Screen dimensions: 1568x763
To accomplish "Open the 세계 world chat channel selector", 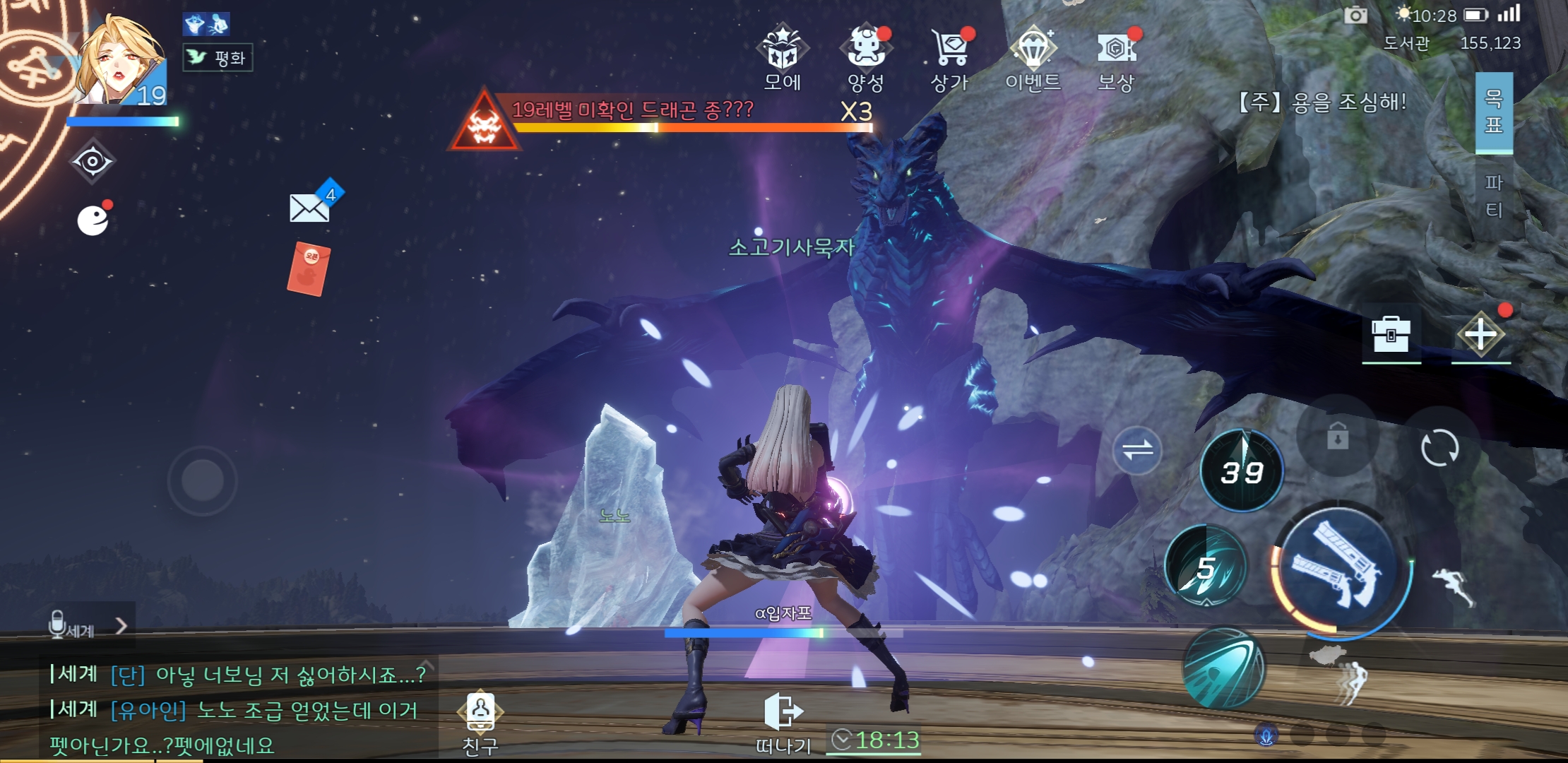I will [x=90, y=627].
